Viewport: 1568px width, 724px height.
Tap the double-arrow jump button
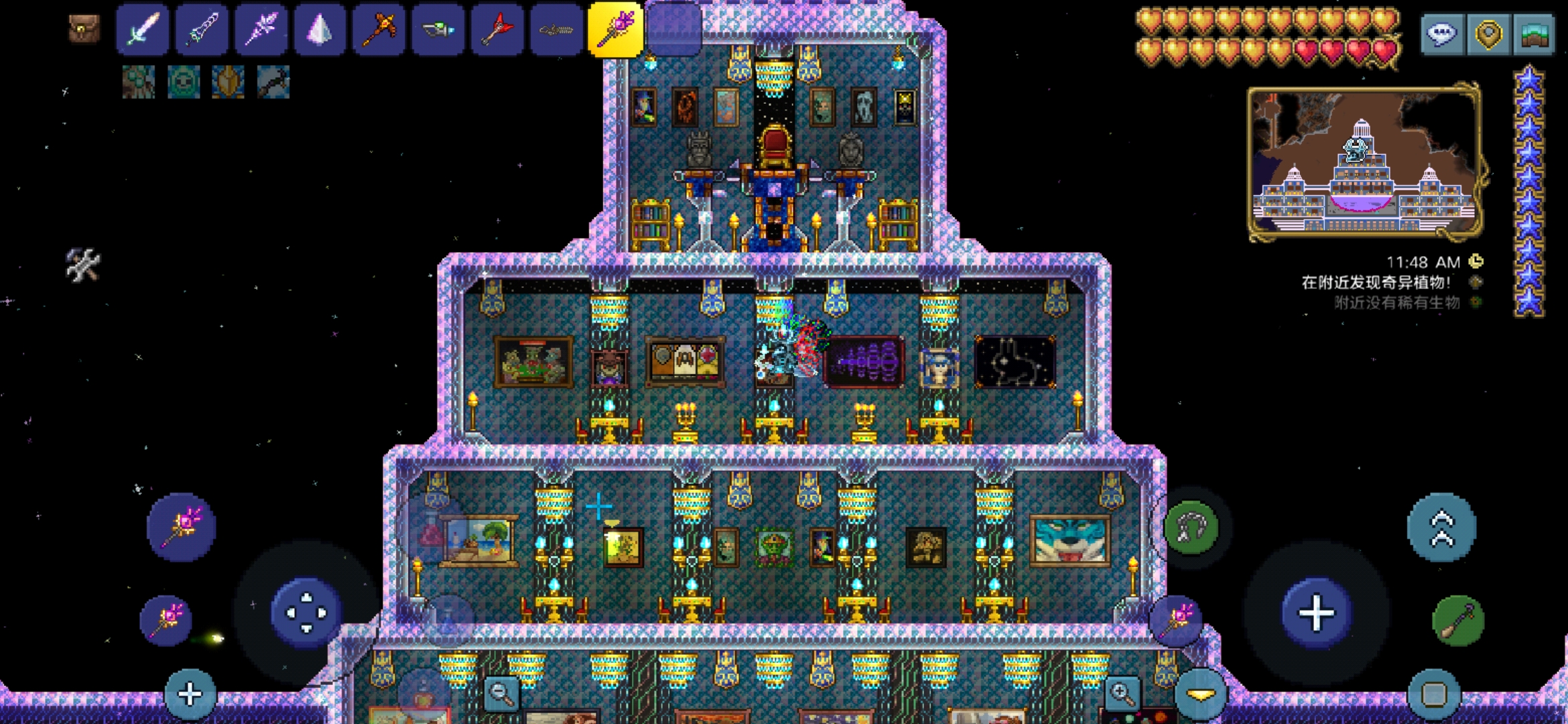coord(1442,528)
